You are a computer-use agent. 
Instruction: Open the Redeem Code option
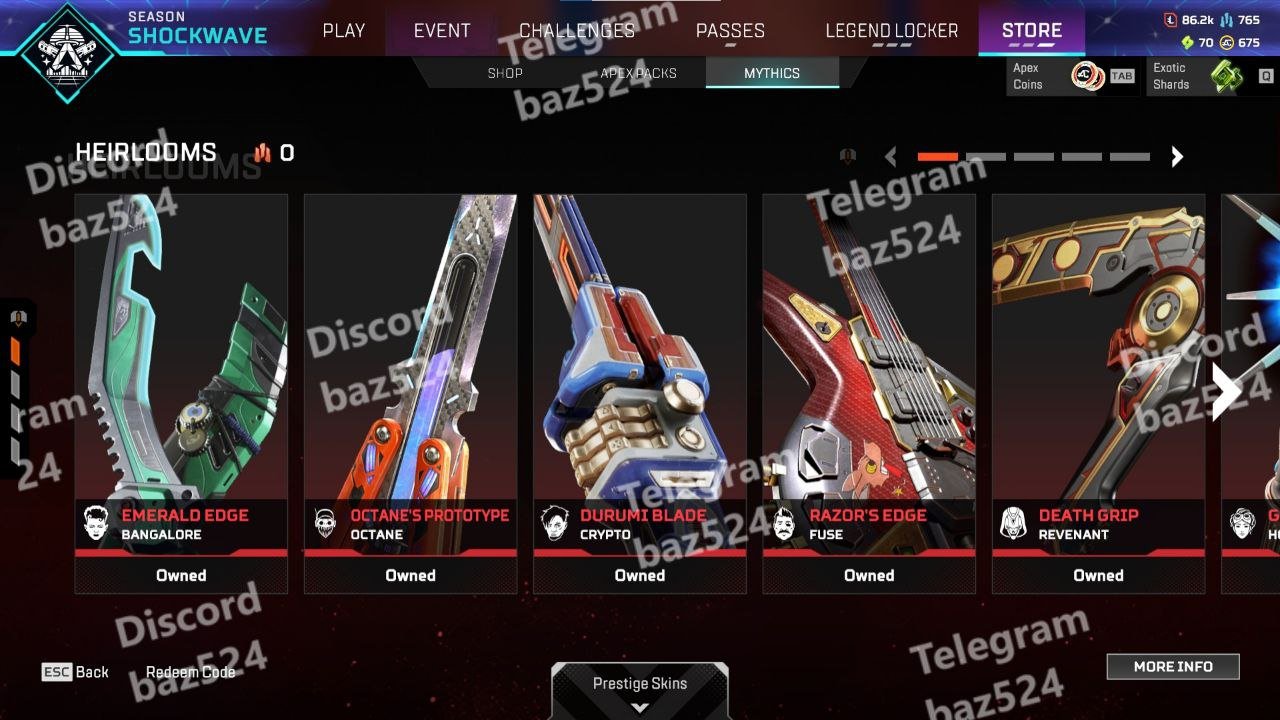pos(191,672)
